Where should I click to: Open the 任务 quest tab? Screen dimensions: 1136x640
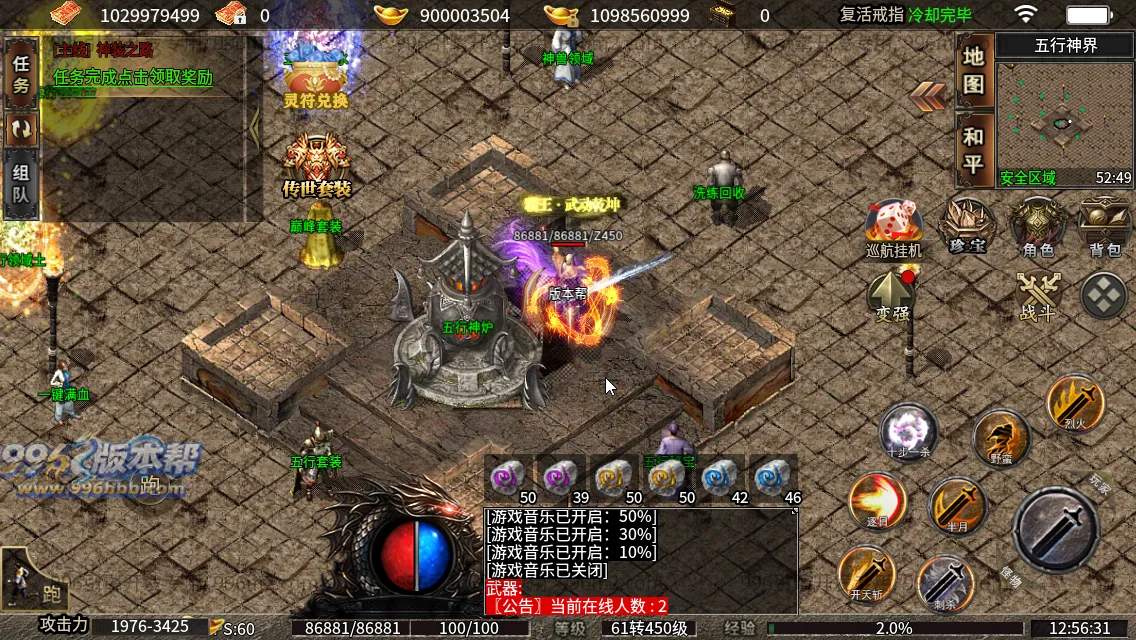pos(21,74)
